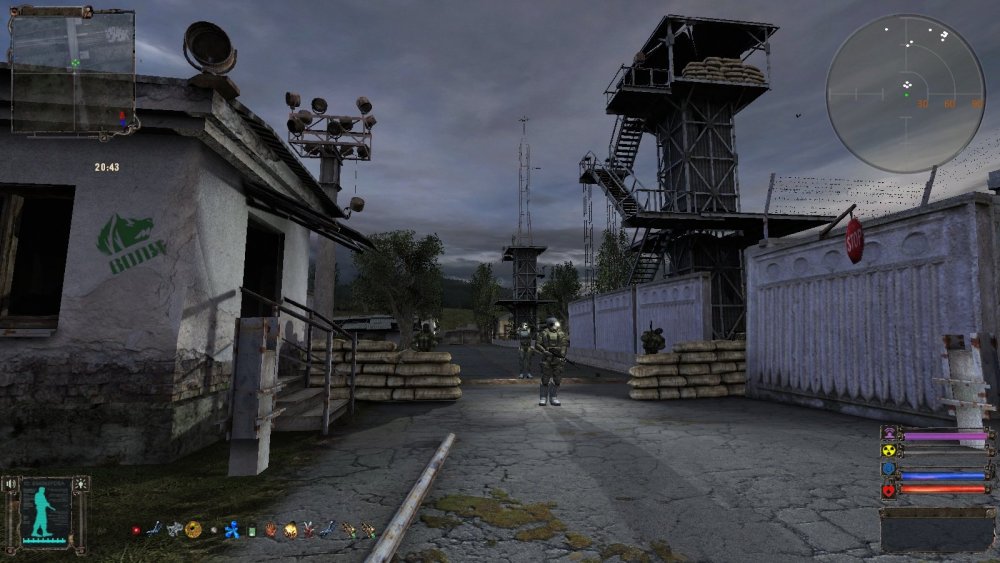Pick the green battery-like belt item

coord(253,530)
